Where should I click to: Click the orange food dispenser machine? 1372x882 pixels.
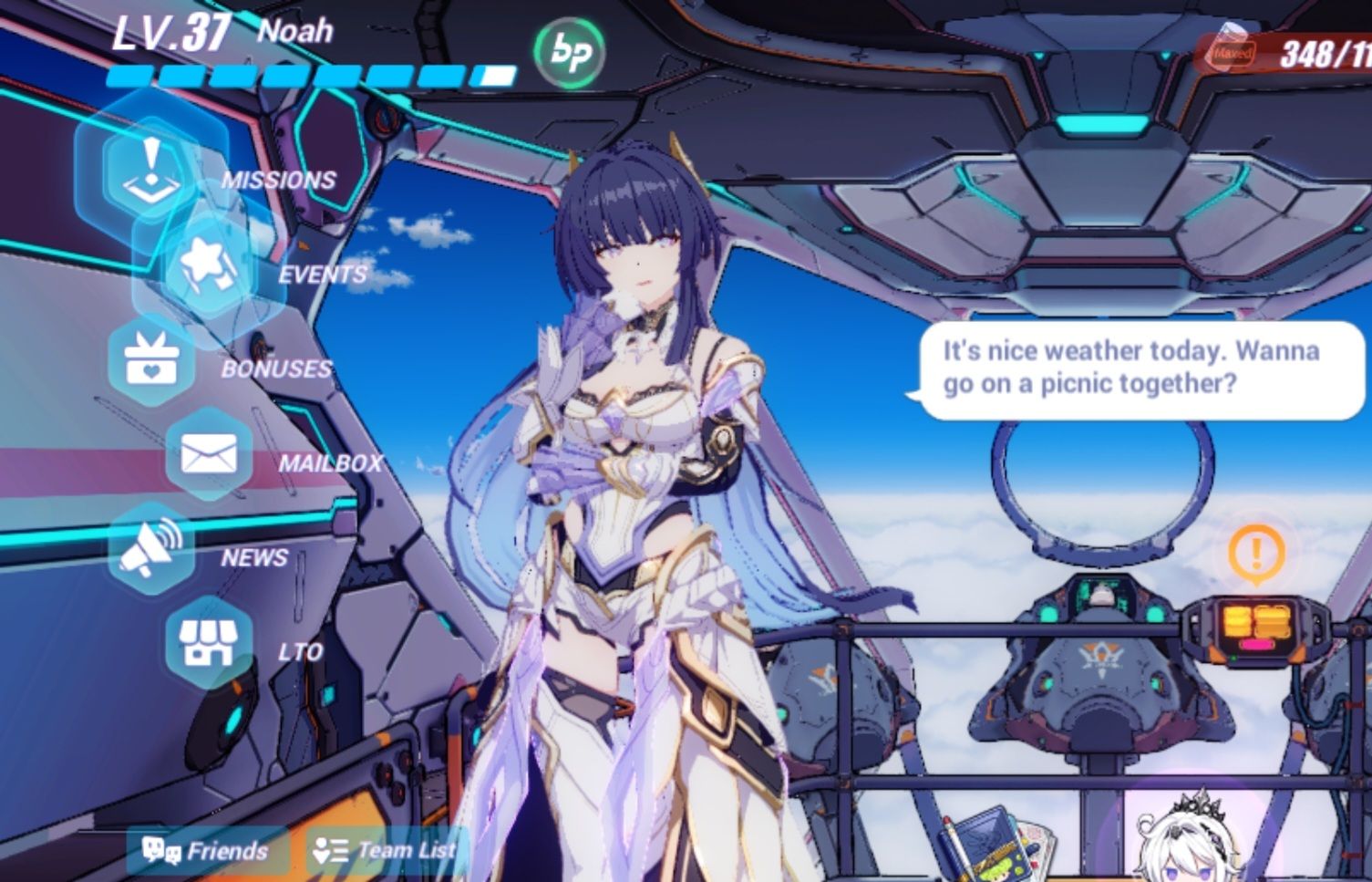point(1255,629)
